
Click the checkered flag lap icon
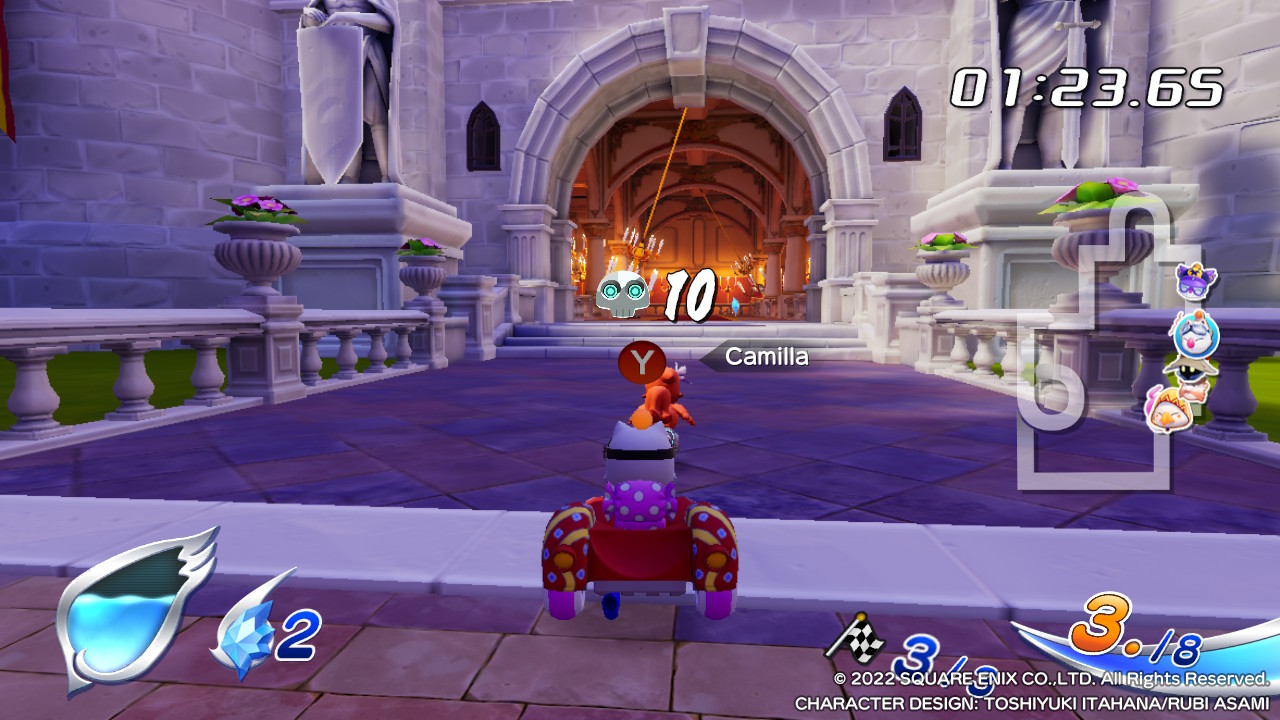coord(855,640)
